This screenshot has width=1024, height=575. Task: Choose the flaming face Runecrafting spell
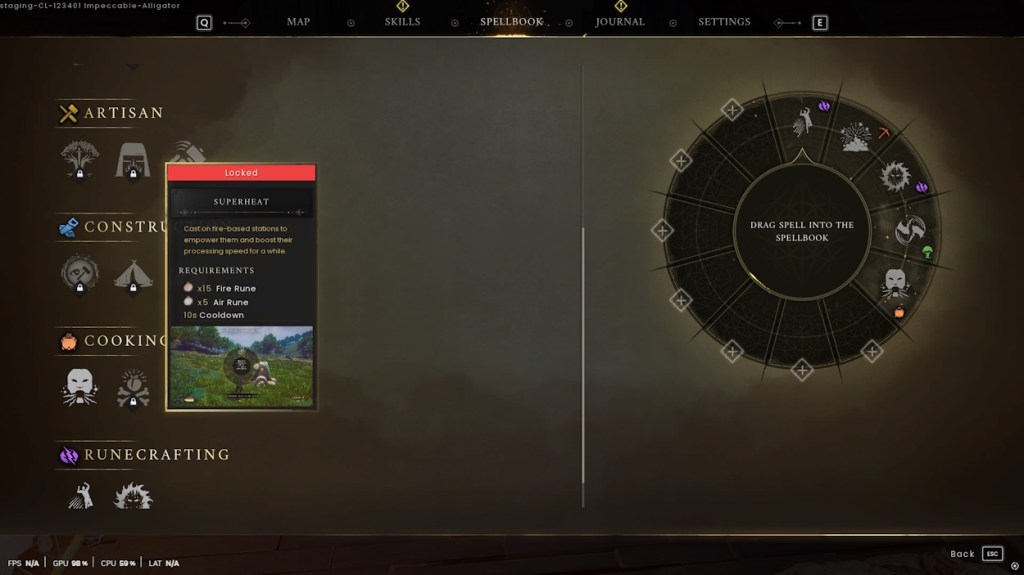pyautogui.click(x=133, y=495)
